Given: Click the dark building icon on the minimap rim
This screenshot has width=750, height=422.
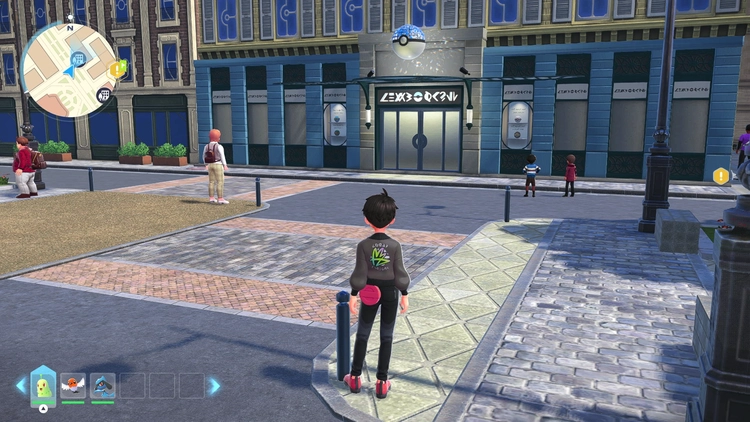Looking at the screenshot, I should 103,95.
